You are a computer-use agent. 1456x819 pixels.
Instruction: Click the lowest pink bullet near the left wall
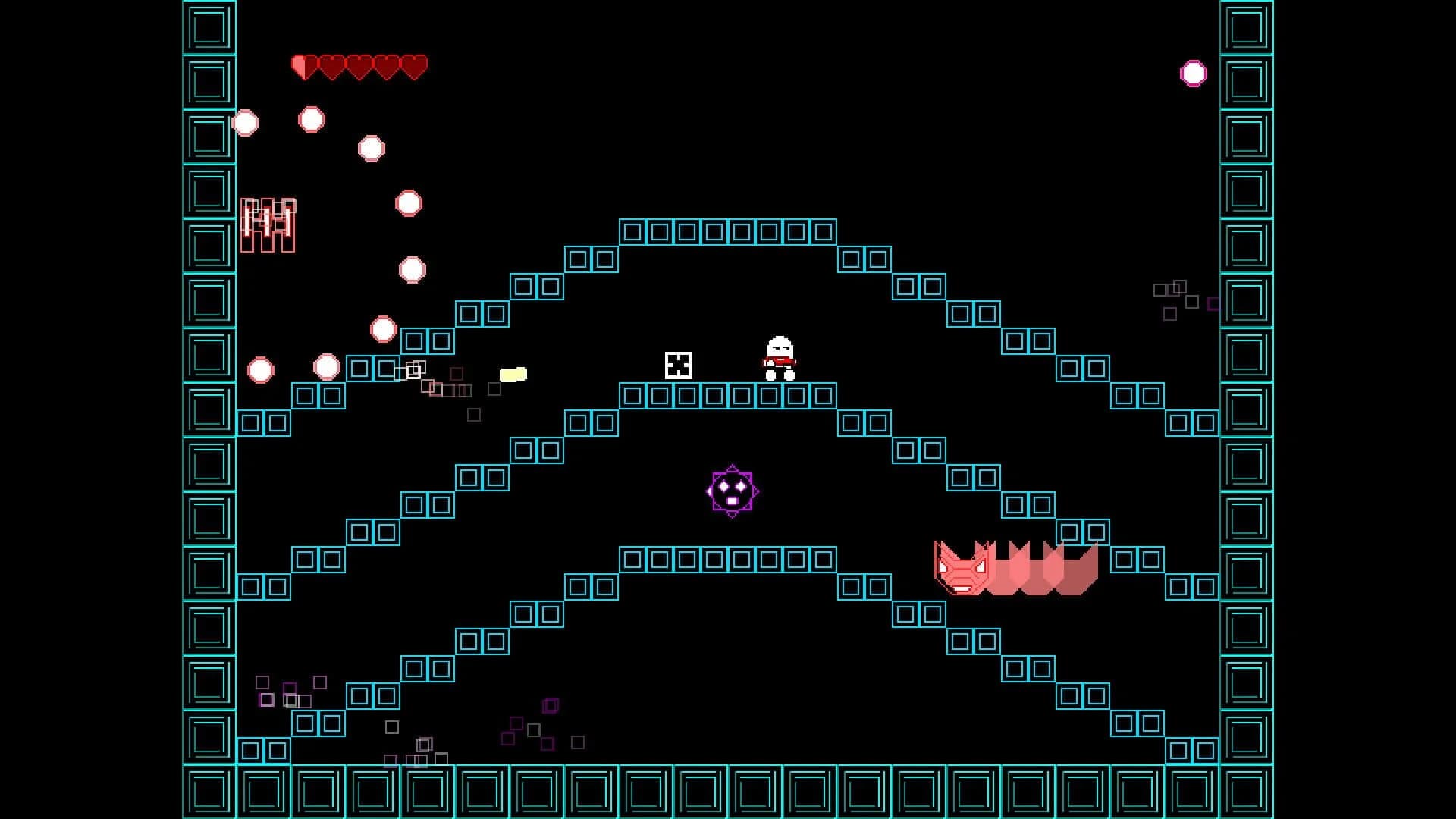[x=261, y=371]
